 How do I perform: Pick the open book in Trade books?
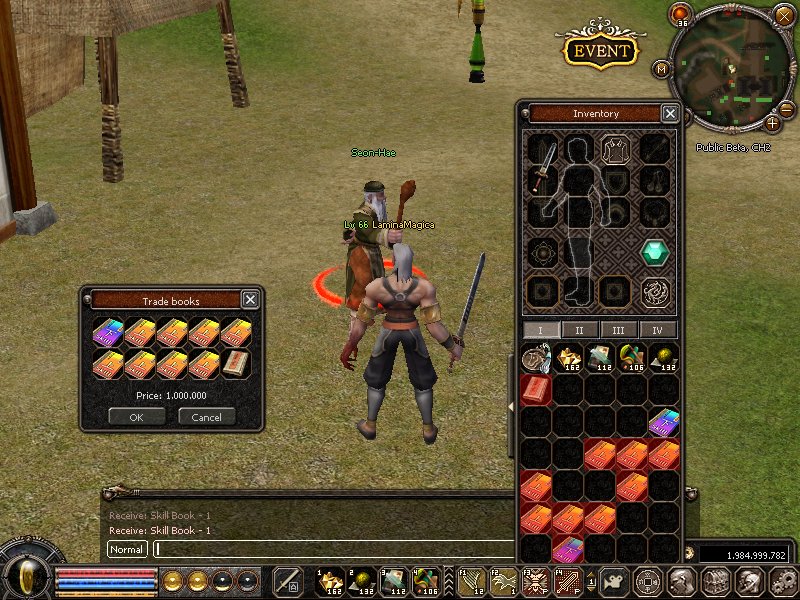(x=236, y=363)
